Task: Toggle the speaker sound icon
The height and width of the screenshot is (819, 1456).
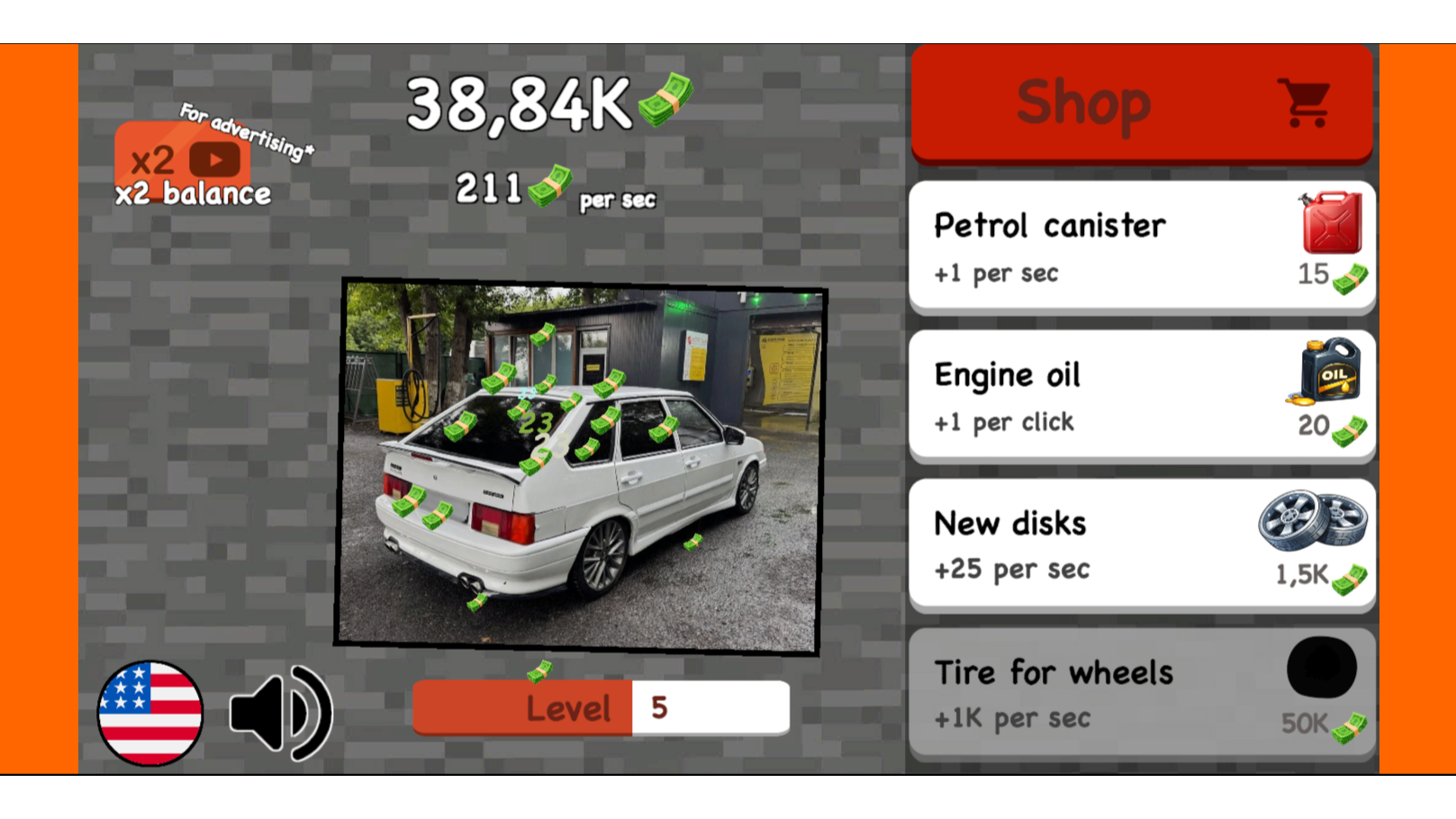Action: 279,711
